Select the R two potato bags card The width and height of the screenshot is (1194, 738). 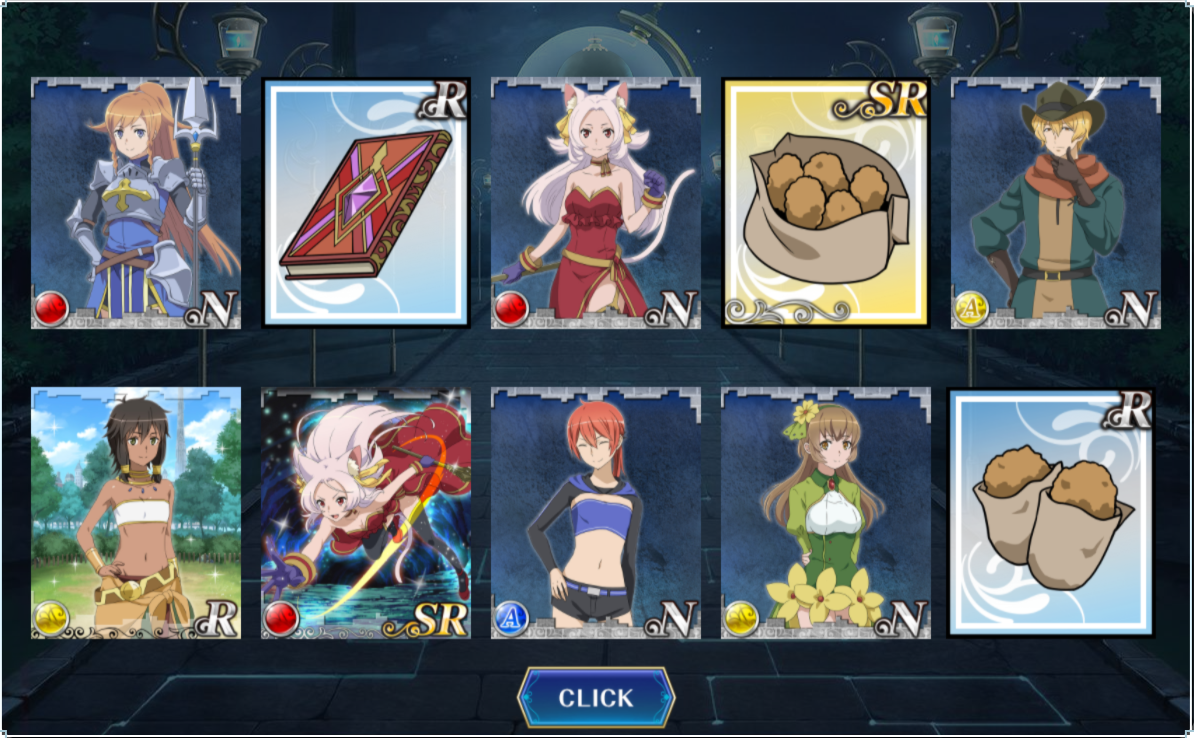(x=1051, y=513)
